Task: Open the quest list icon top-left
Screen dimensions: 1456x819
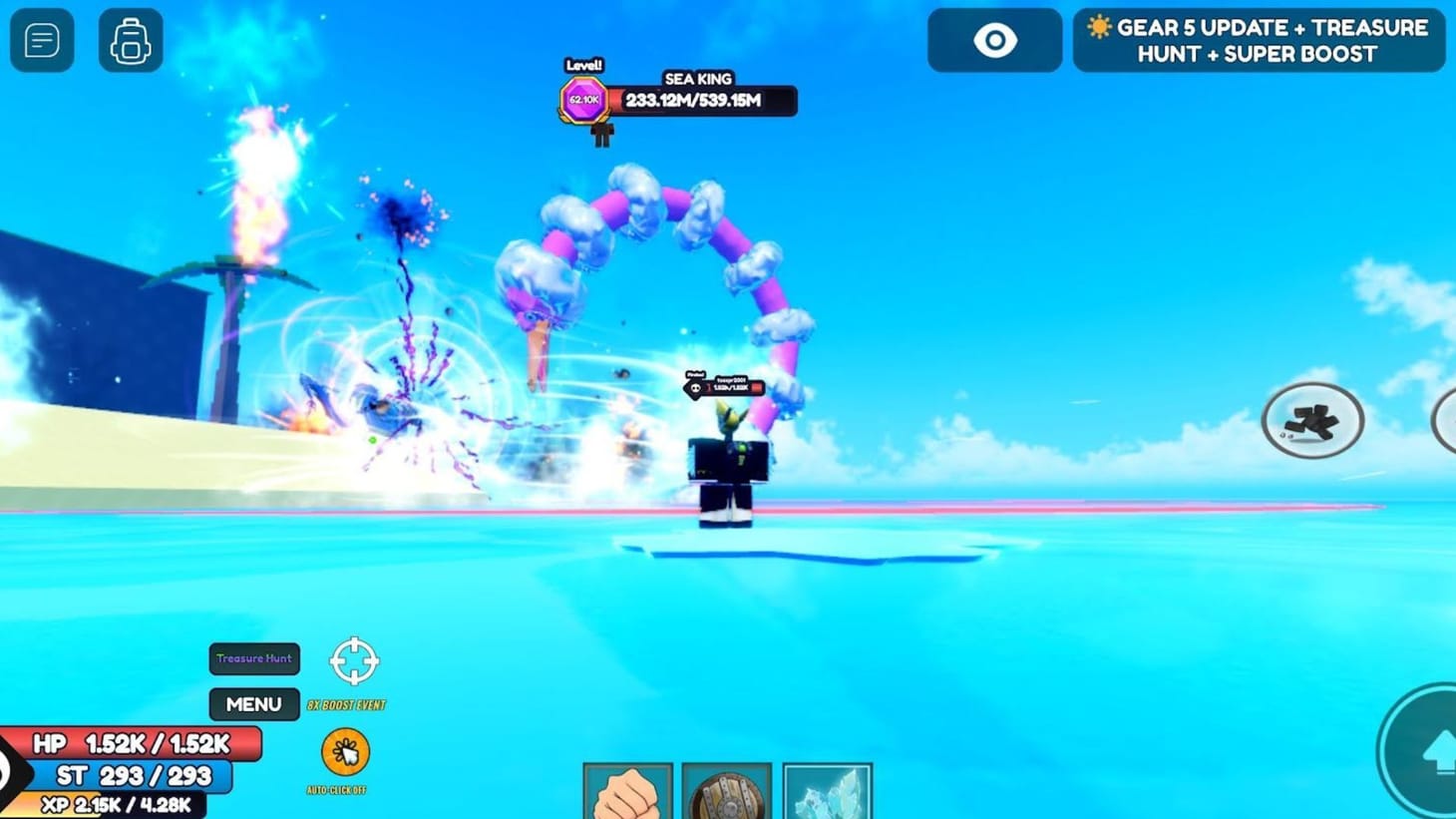Action: click(x=42, y=40)
